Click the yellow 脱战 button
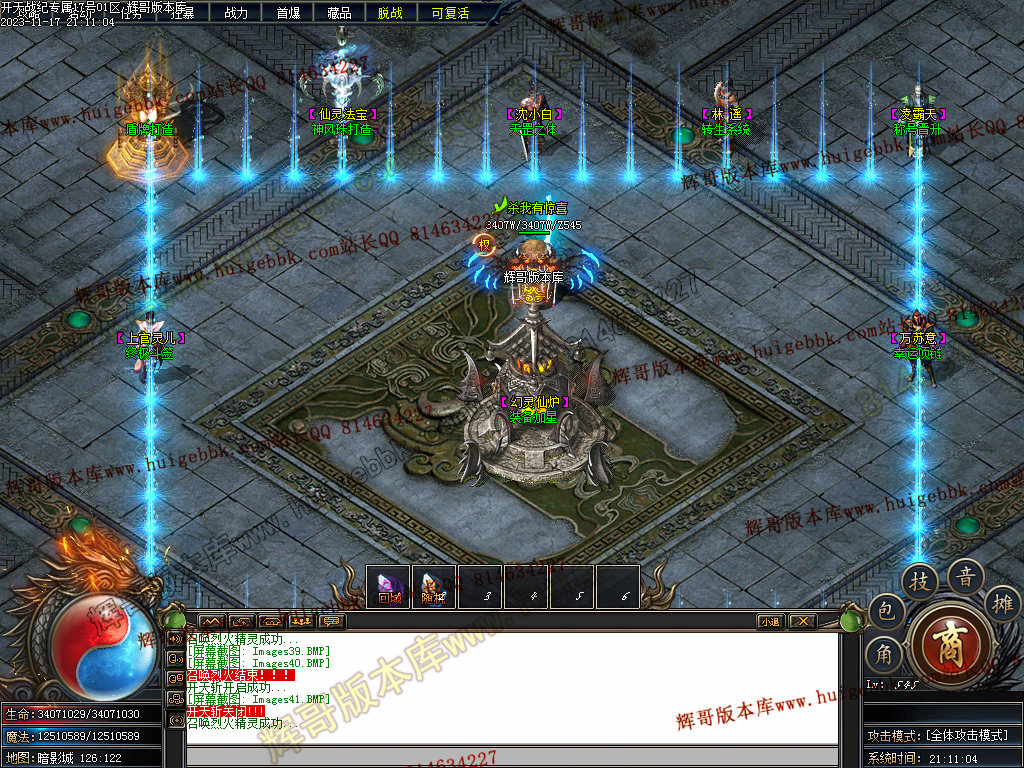The width and height of the screenshot is (1024, 768). click(x=391, y=13)
